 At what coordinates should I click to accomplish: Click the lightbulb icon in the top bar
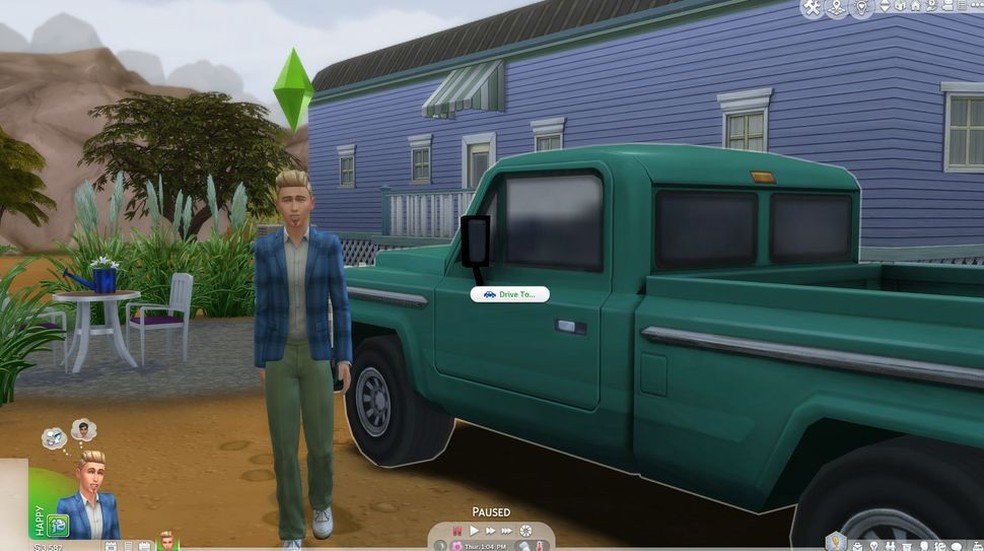click(861, 8)
